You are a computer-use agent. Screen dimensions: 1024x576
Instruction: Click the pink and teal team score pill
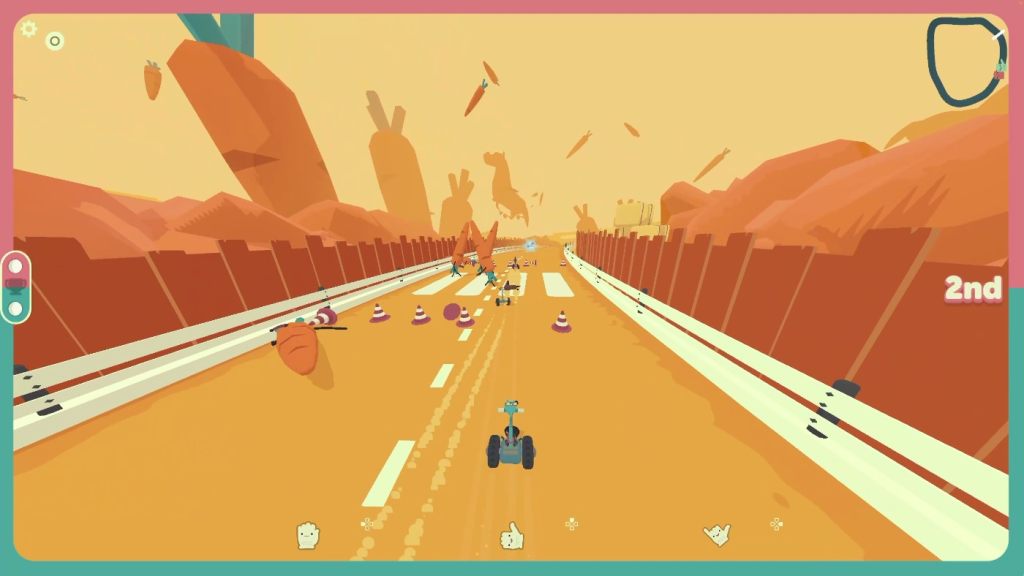(16, 287)
